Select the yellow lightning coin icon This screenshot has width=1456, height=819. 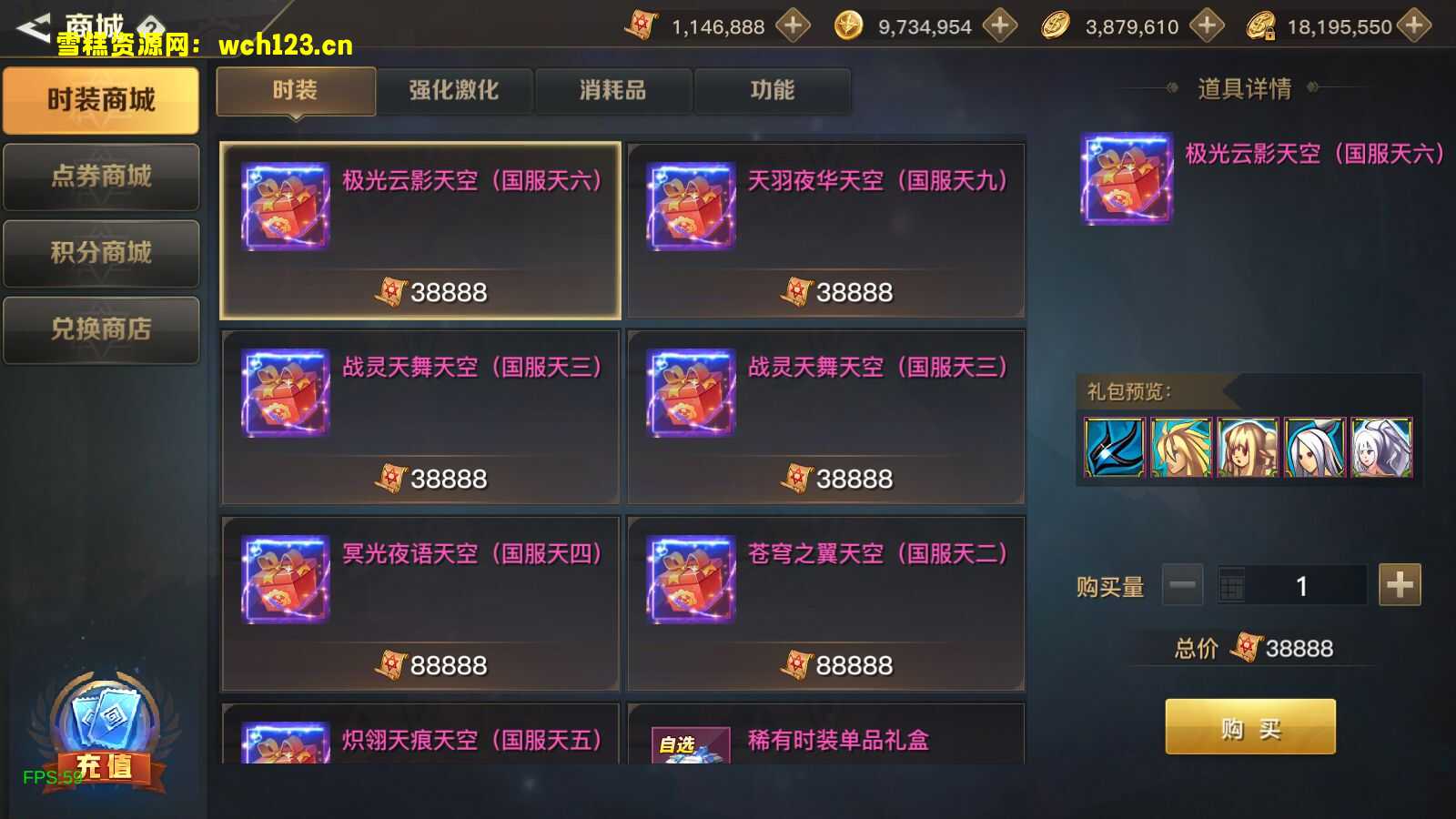pyautogui.click(x=850, y=25)
